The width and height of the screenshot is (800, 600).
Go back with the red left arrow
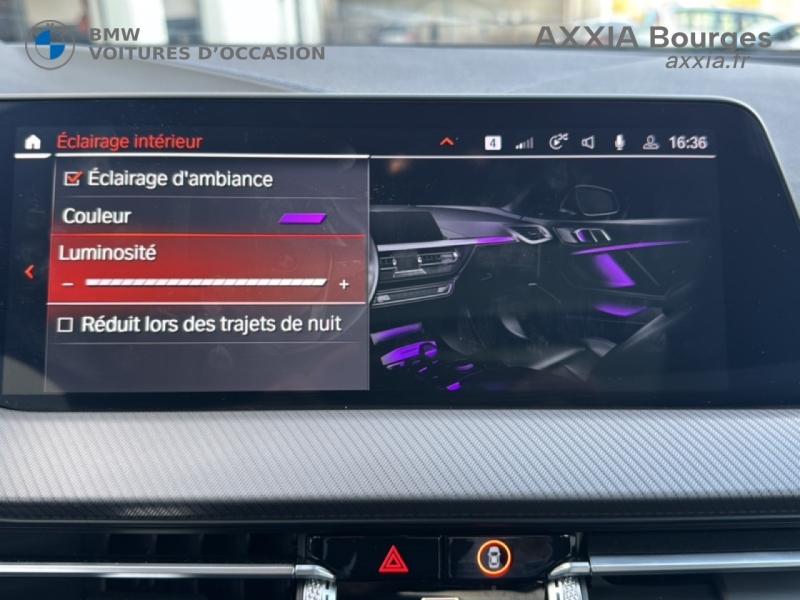pyautogui.click(x=29, y=271)
